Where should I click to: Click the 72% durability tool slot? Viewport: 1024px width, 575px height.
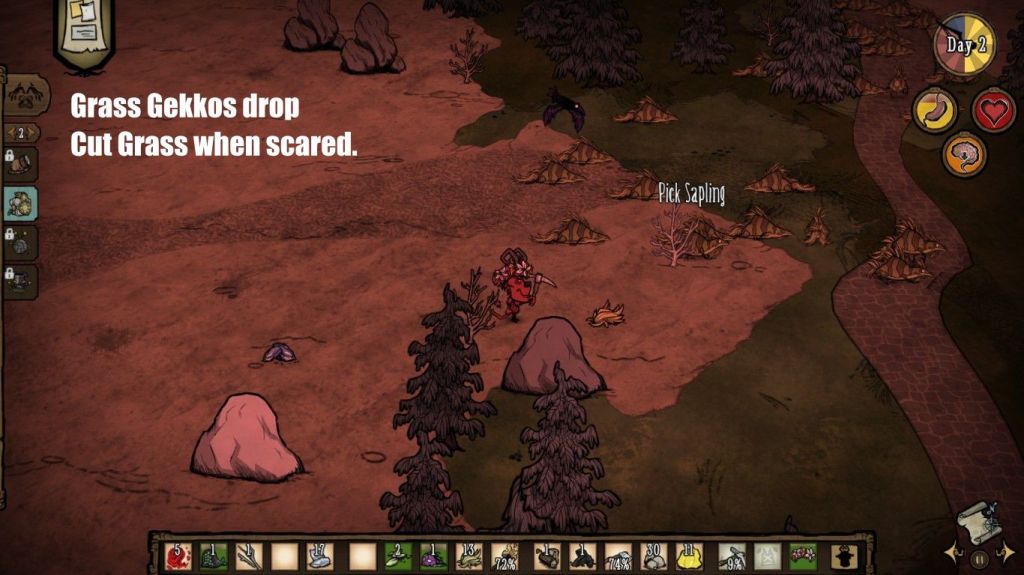tap(505, 555)
